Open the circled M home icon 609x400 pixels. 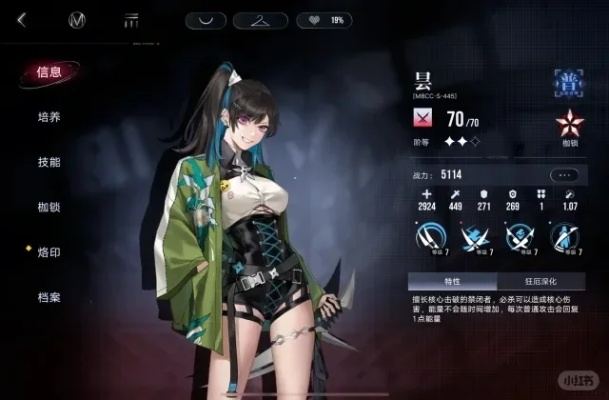(77, 20)
